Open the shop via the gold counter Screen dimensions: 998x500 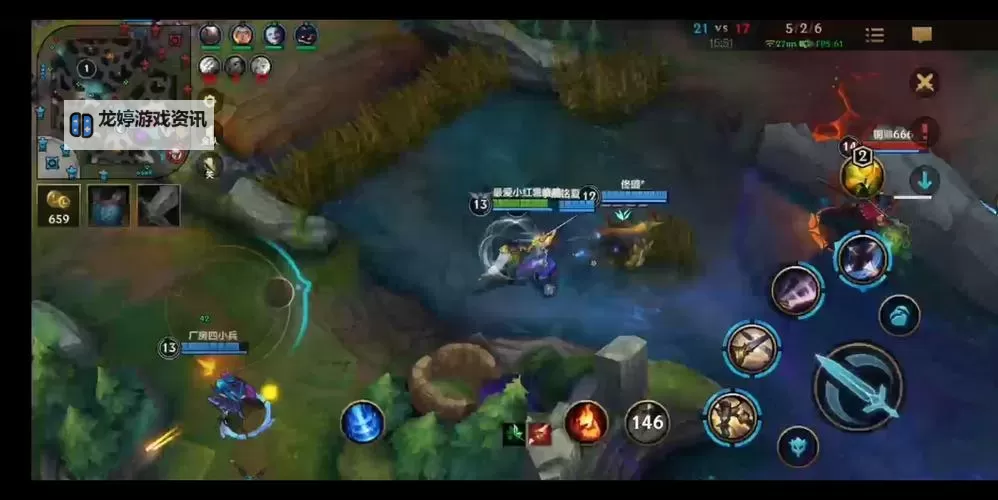tap(59, 205)
